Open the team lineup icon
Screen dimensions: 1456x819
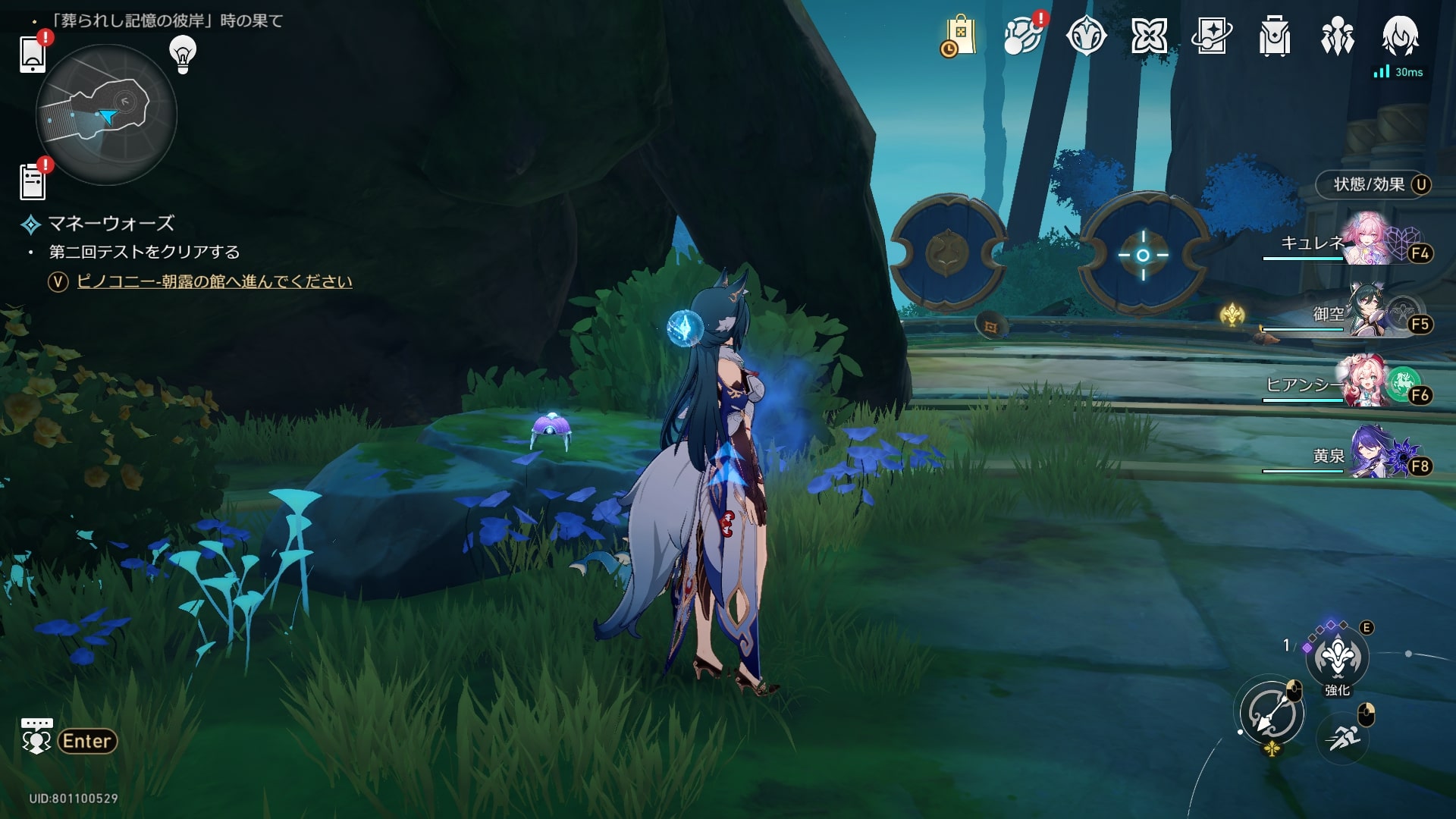click(1338, 36)
